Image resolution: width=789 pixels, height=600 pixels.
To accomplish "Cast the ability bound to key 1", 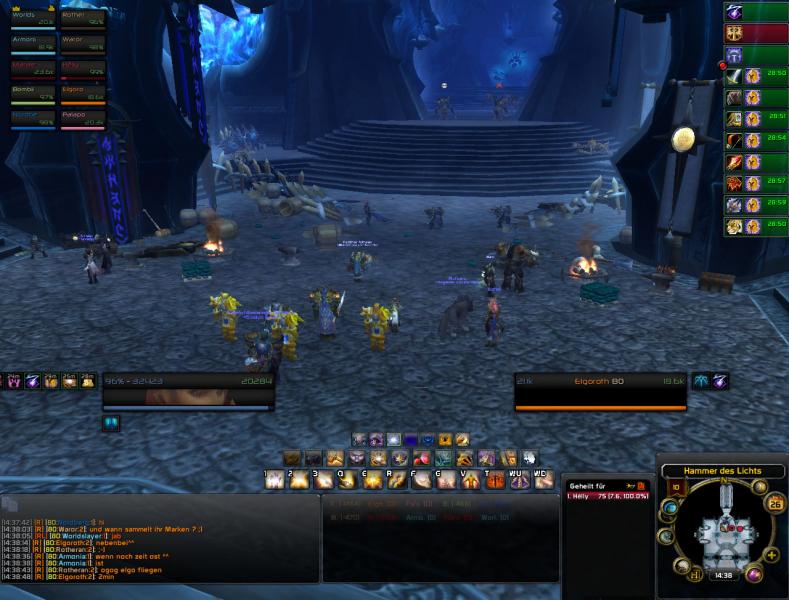I will [x=274, y=481].
